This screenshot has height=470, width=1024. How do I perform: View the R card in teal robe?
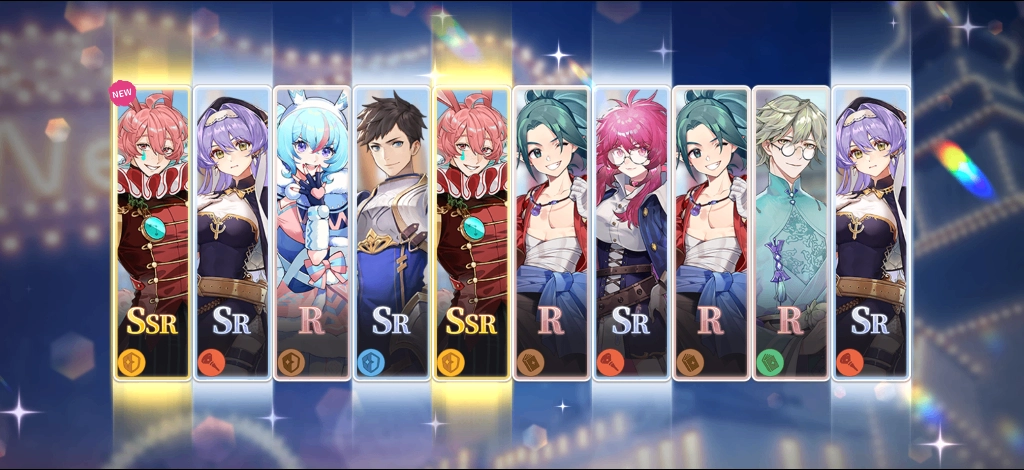point(791,232)
